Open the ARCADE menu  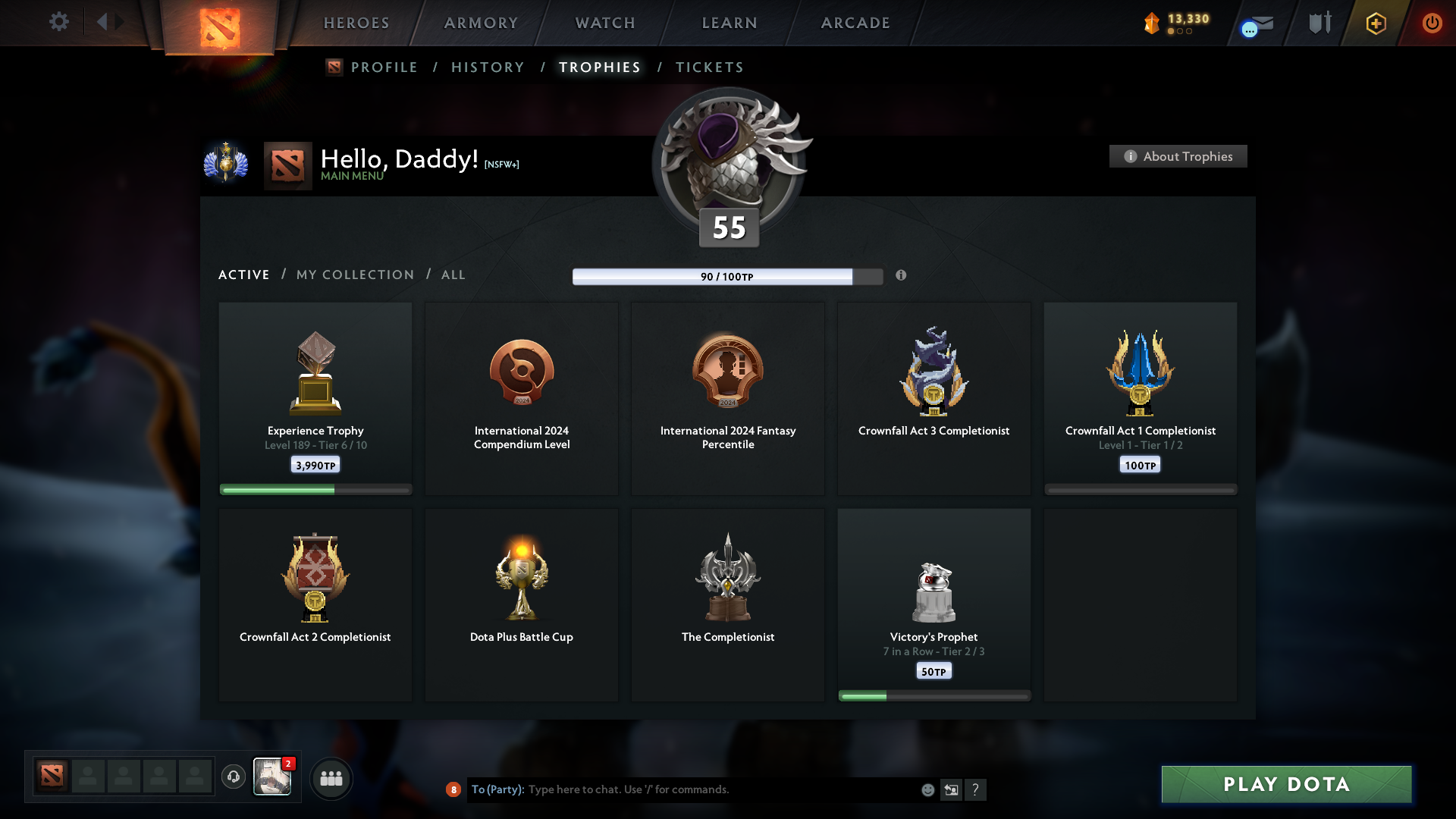(x=855, y=23)
